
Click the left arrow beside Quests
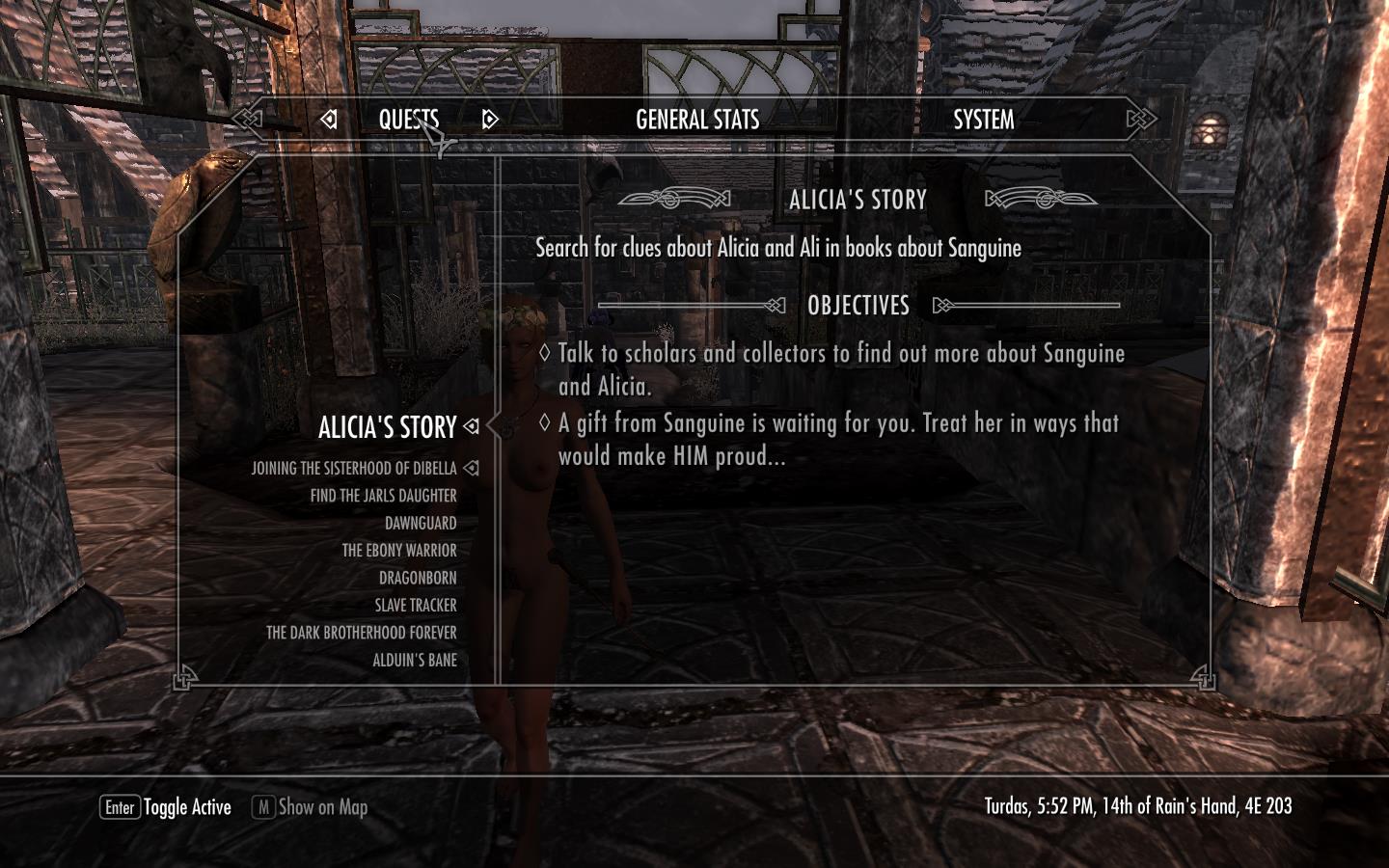[x=329, y=120]
